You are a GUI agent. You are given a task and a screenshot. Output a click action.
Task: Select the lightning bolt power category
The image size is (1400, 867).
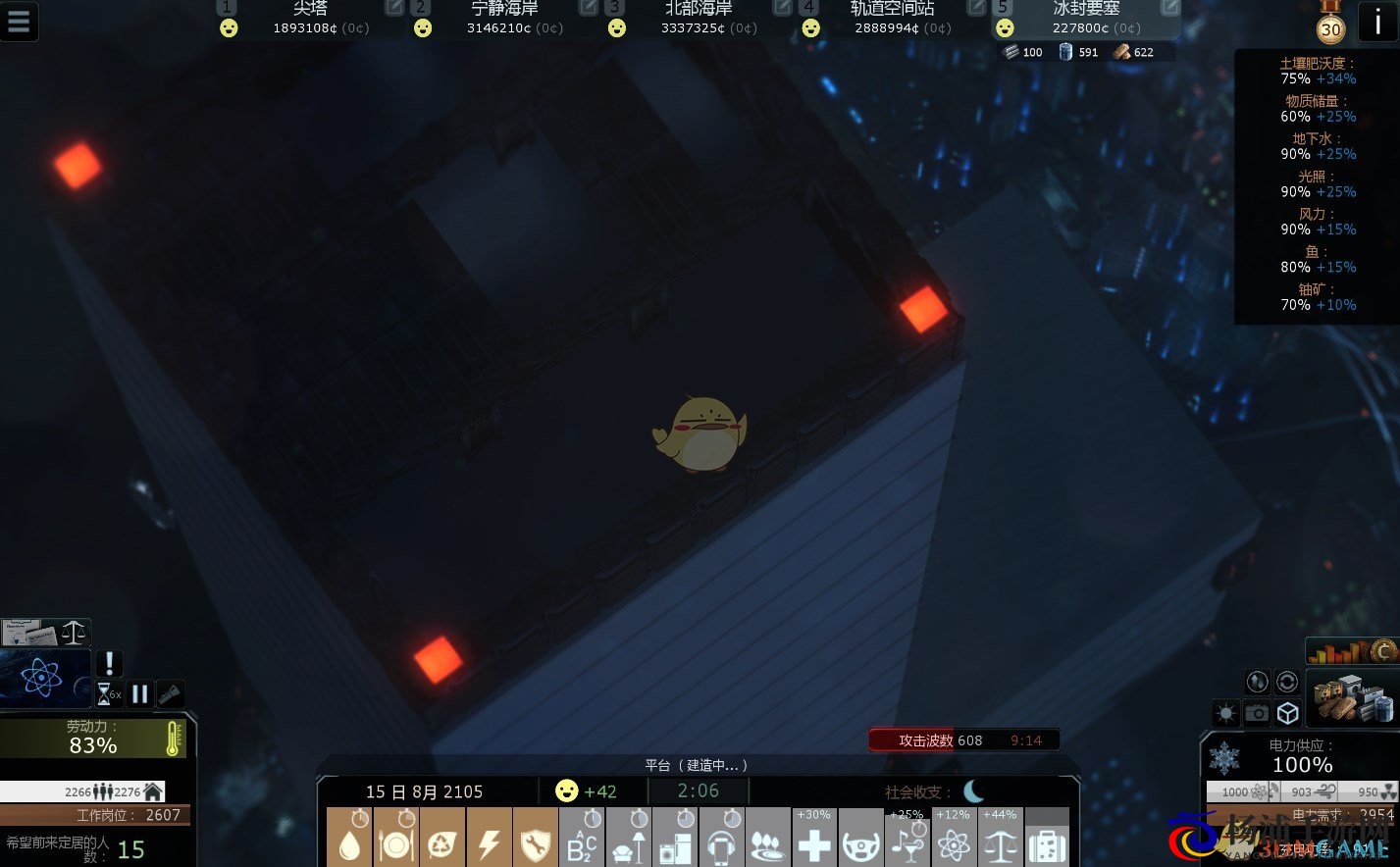tap(489, 841)
